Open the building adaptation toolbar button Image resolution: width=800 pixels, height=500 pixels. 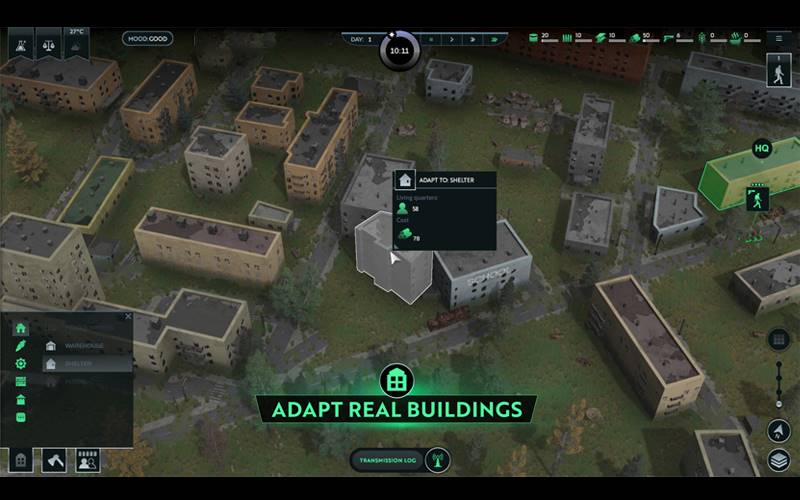21,461
